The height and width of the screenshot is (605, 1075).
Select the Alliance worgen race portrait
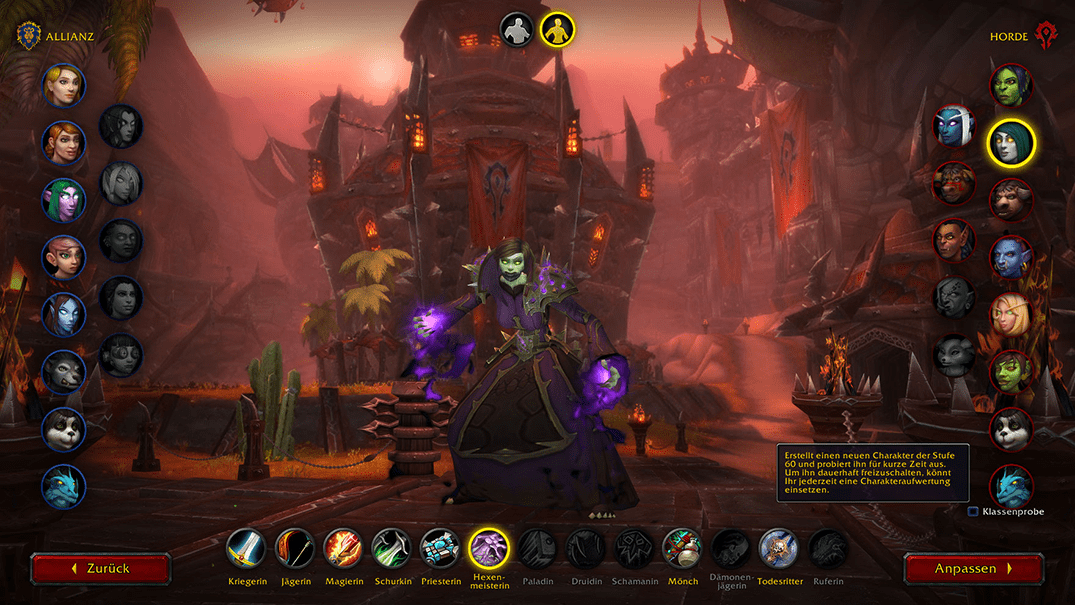point(63,372)
